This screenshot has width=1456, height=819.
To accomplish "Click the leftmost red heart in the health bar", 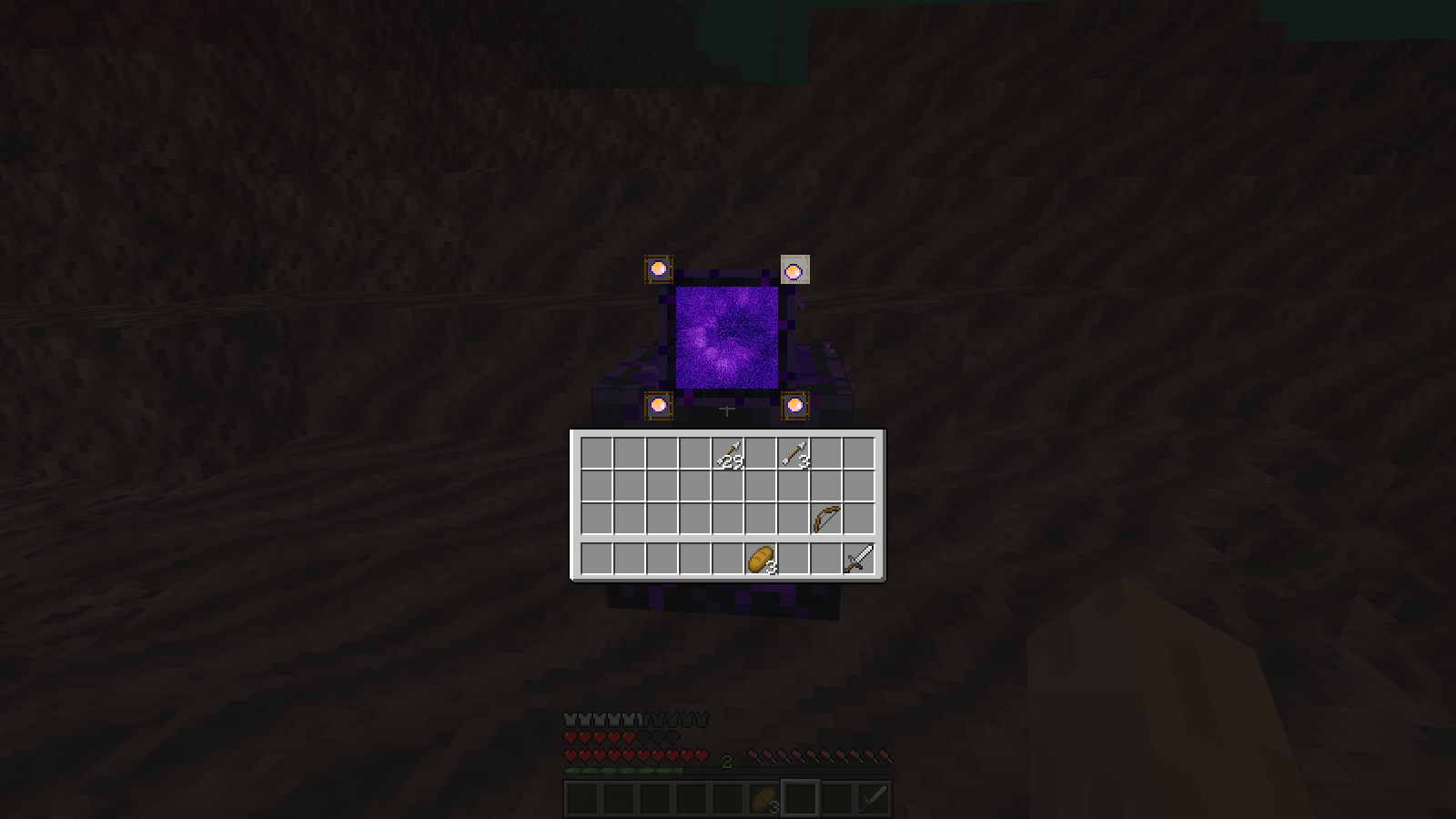I will point(571,754).
